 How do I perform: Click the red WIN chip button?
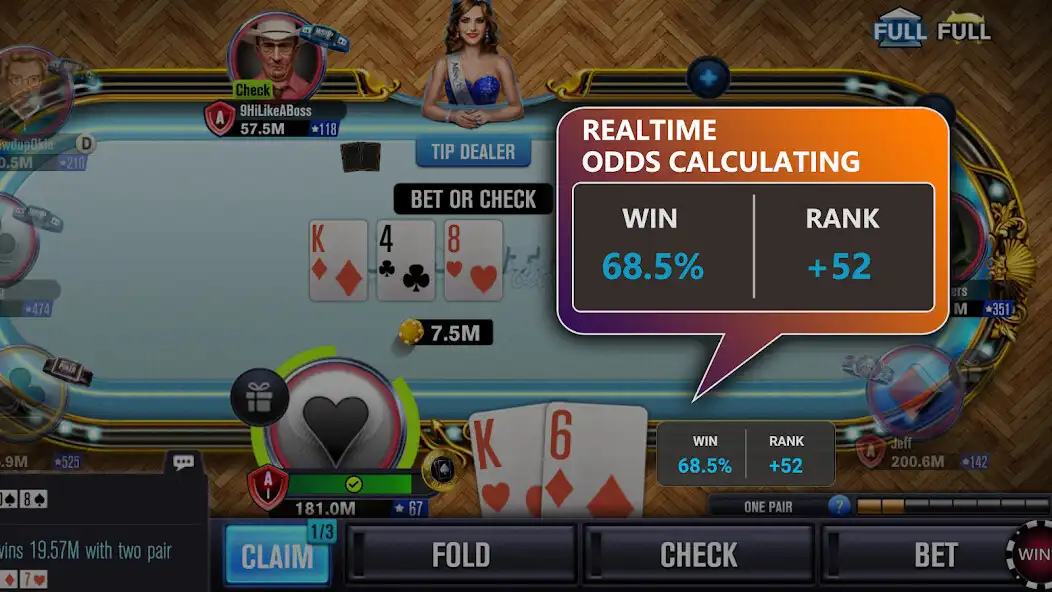pyautogui.click(x=1033, y=553)
